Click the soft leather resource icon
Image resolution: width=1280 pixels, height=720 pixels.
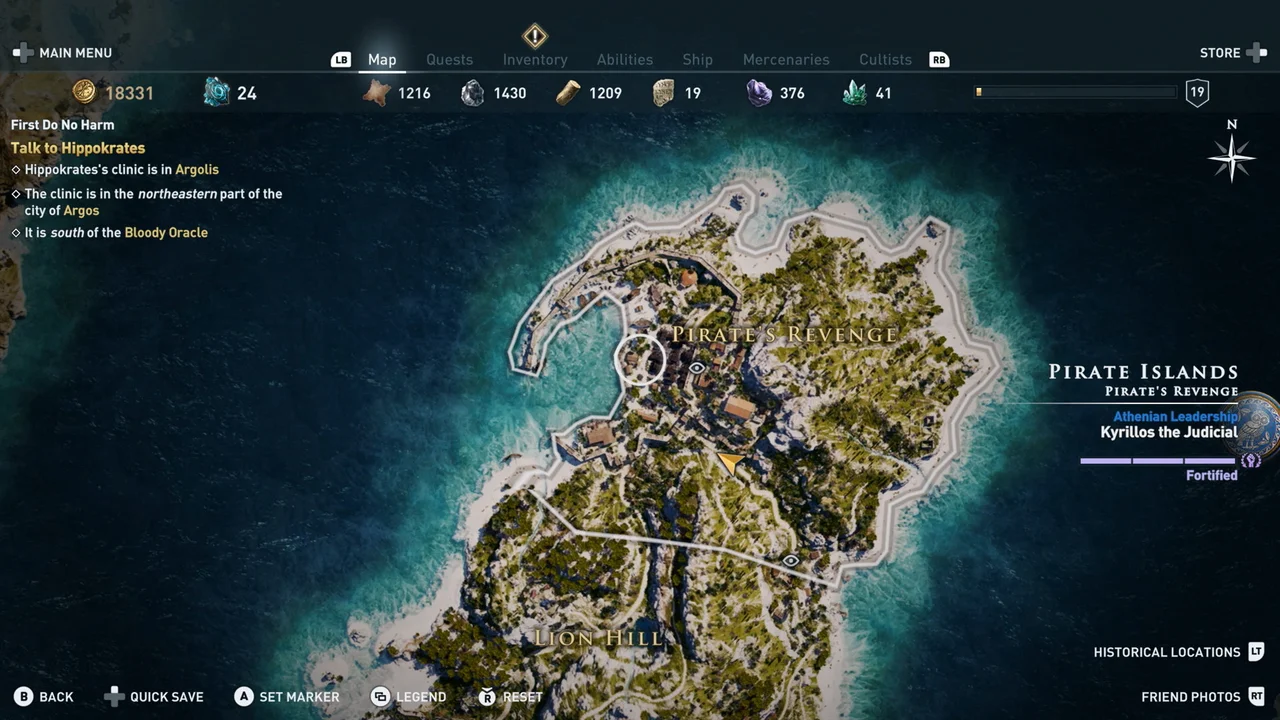[x=377, y=92]
